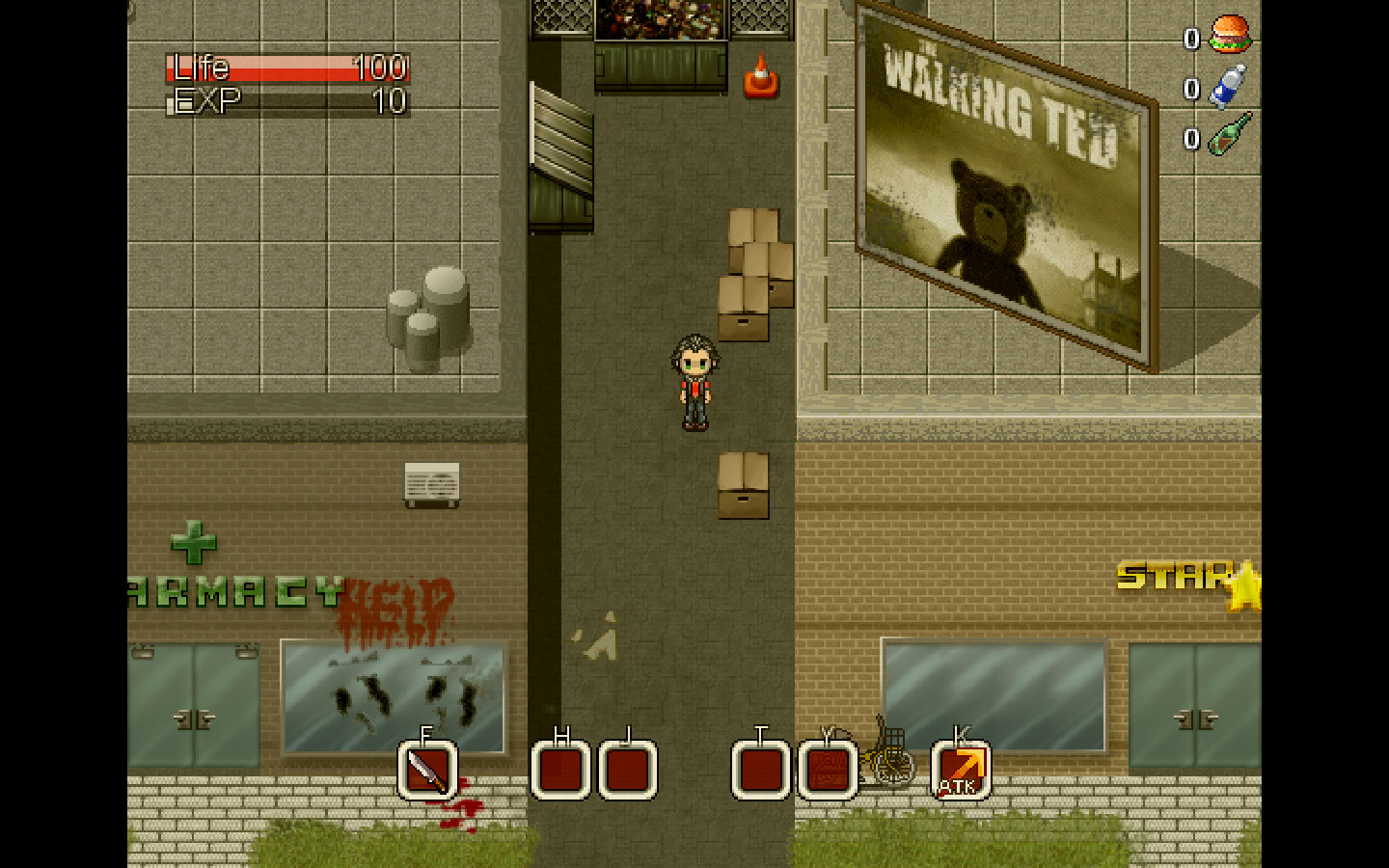The width and height of the screenshot is (1389, 868).
Task: Toggle empty hotbar slot J
Action: click(625, 769)
